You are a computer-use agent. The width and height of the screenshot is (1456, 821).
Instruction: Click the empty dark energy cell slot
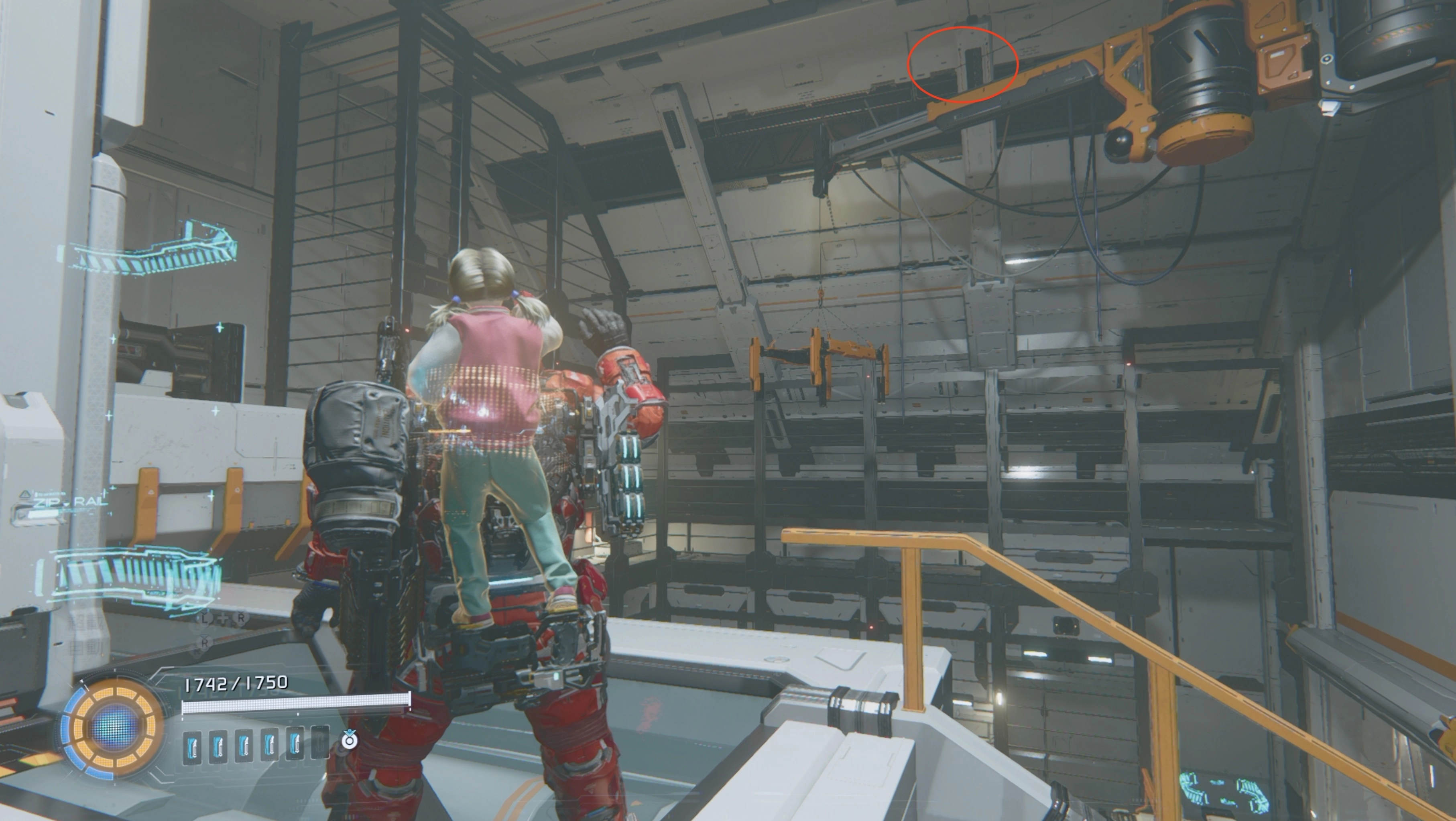click(x=320, y=743)
